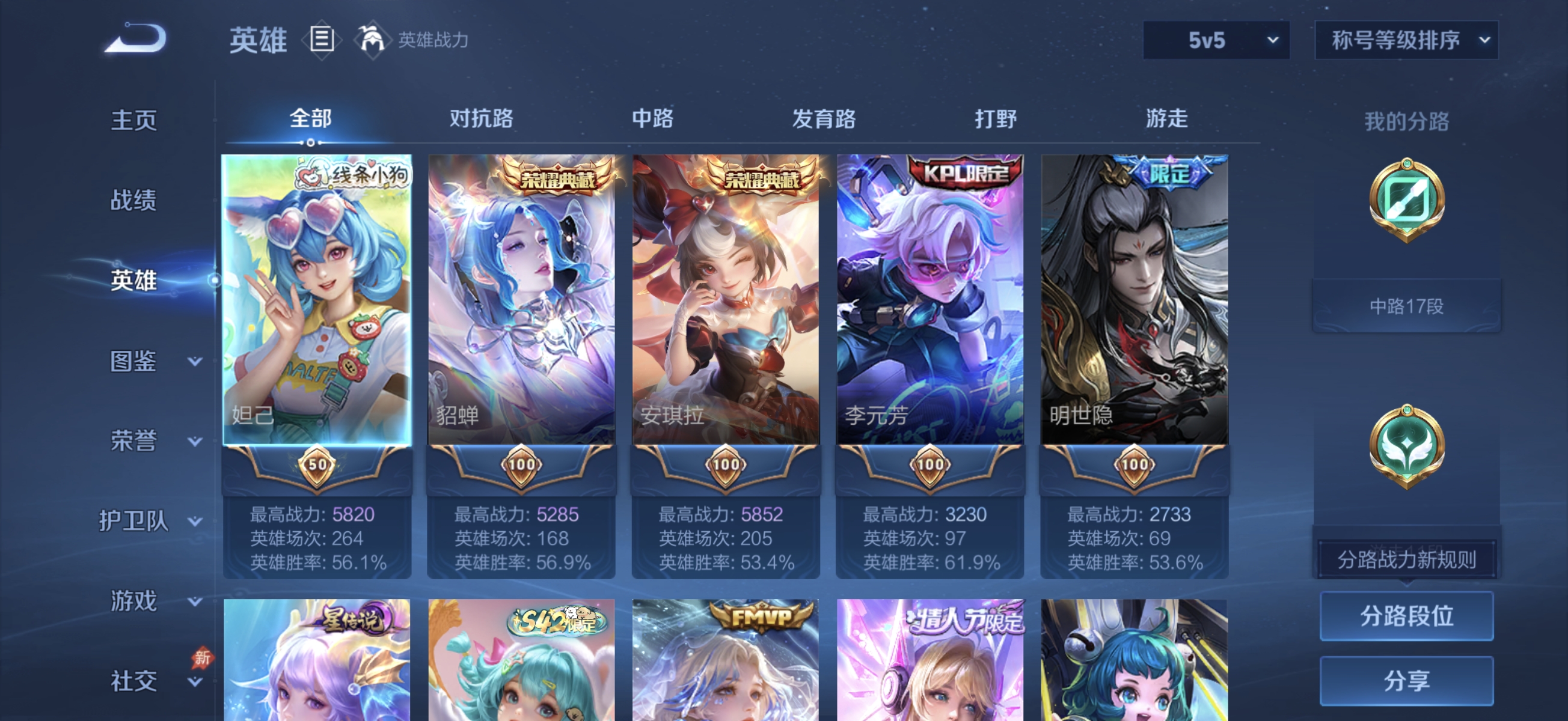Open the 称号等级排序 sorting dropdown

pos(1406,40)
